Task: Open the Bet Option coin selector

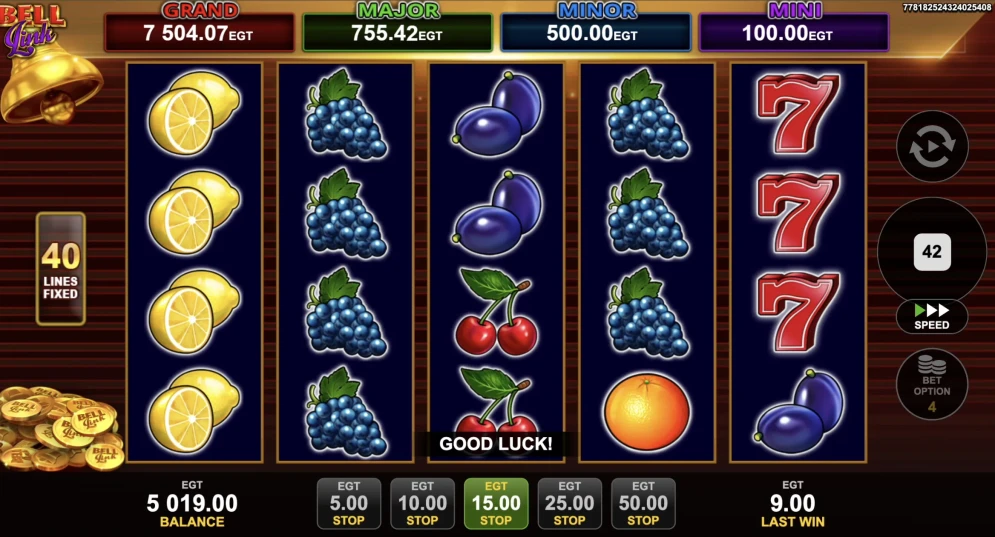Action: (932, 383)
